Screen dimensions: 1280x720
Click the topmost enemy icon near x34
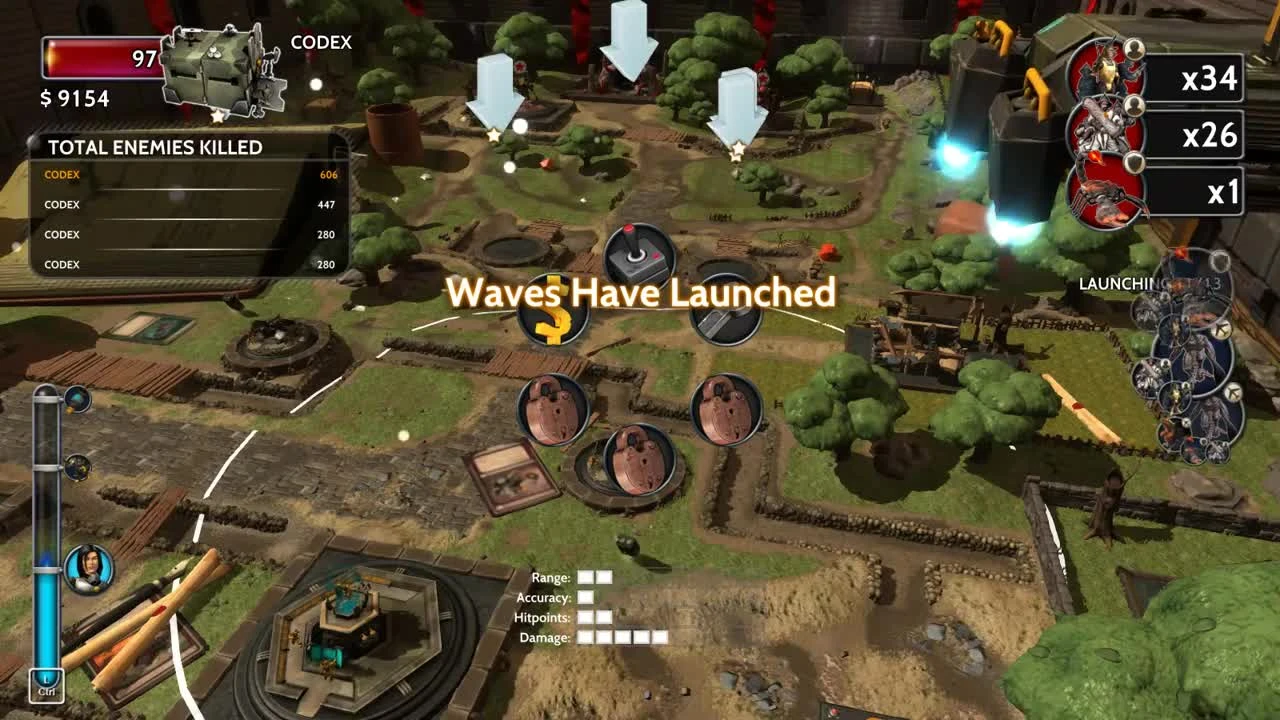click(x=1109, y=70)
